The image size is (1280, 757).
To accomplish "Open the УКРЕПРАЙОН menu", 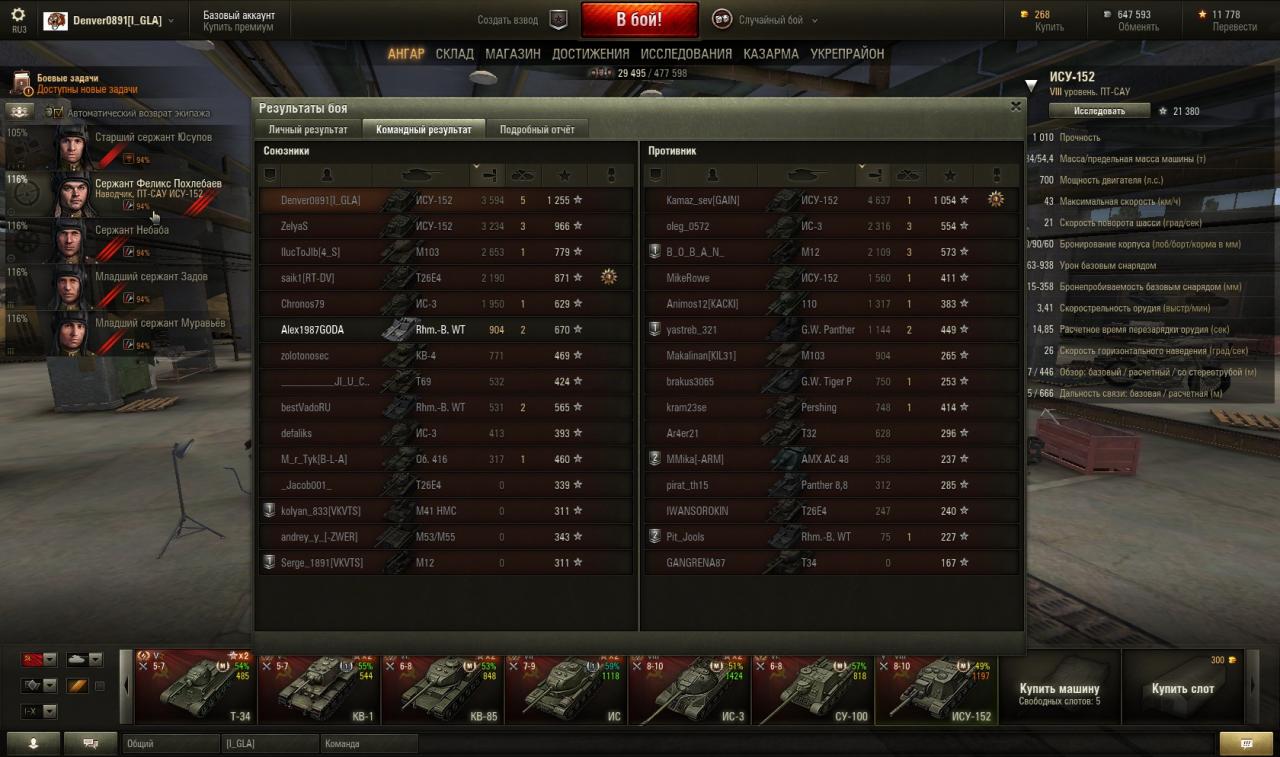I will (847, 54).
